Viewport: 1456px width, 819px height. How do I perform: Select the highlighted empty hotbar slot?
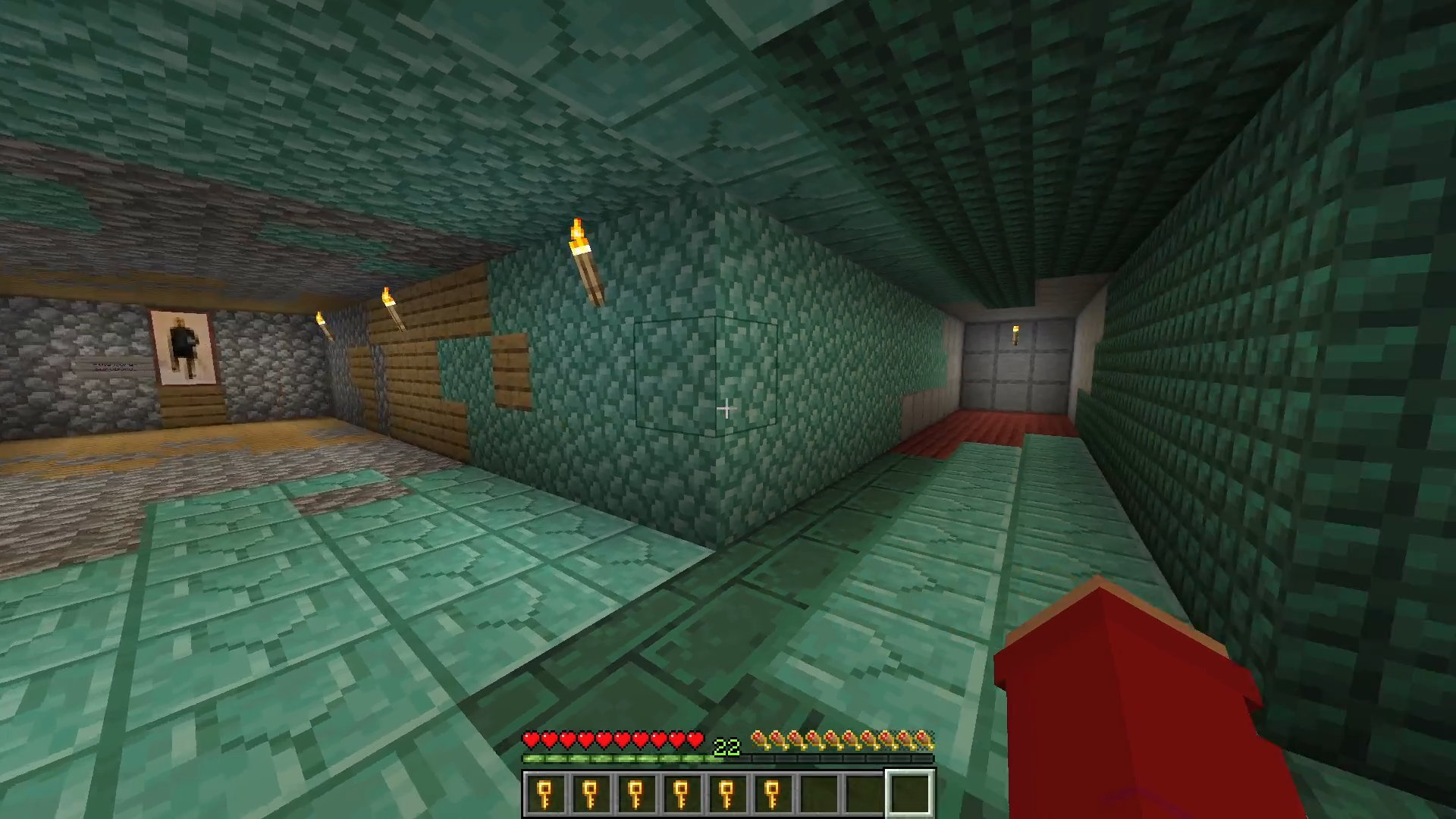pyautogui.click(x=909, y=794)
